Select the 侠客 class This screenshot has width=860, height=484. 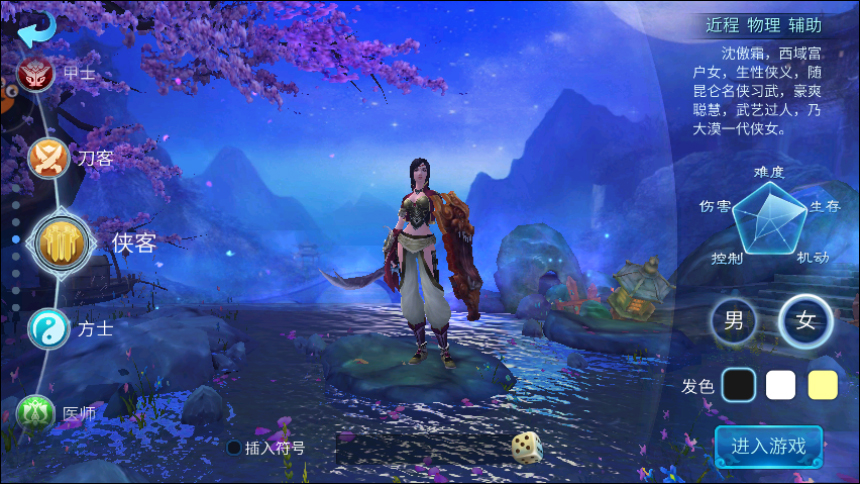tap(65, 240)
